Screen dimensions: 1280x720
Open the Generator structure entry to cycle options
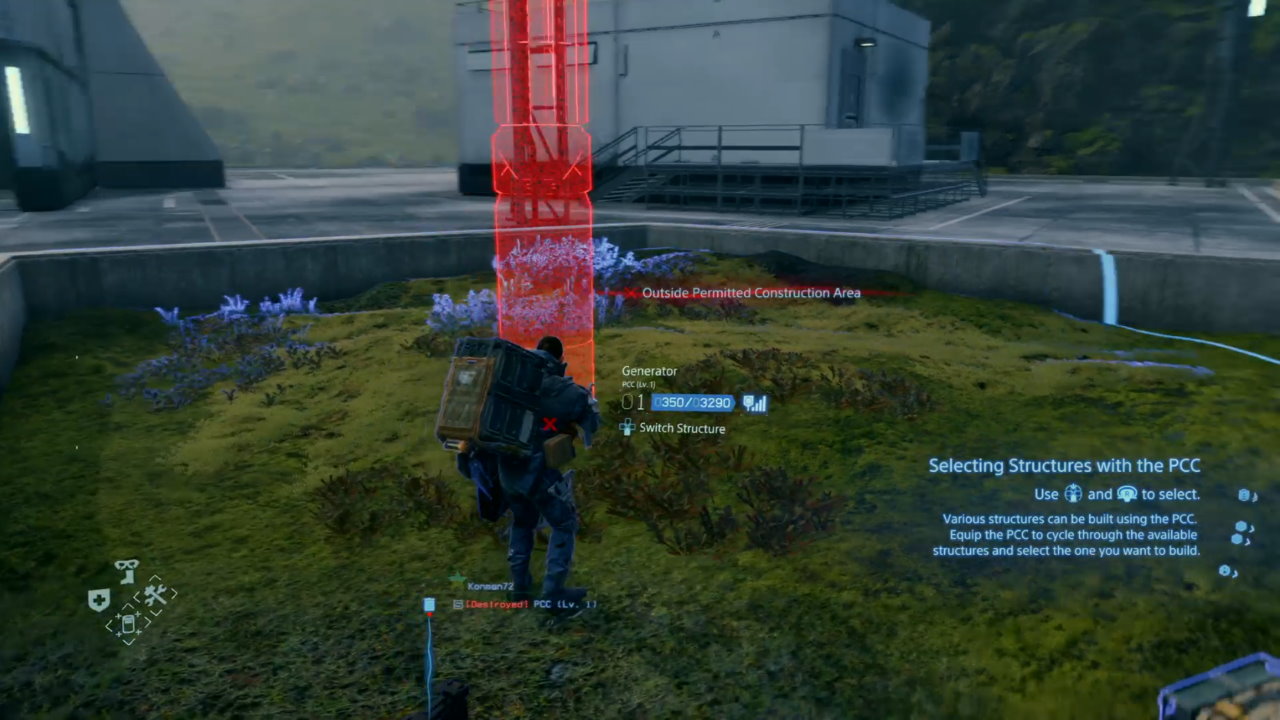[650, 371]
